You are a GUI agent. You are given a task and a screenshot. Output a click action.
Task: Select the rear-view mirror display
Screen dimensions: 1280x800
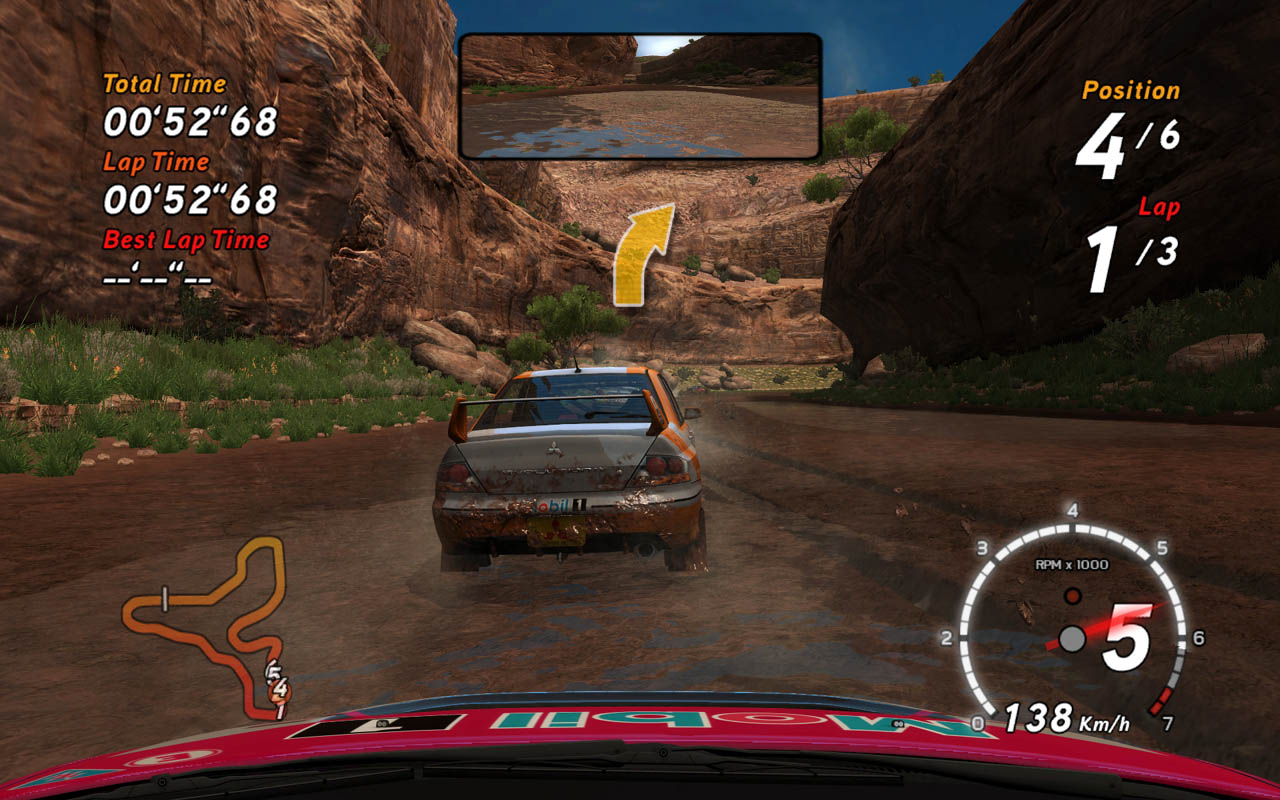(x=640, y=96)
